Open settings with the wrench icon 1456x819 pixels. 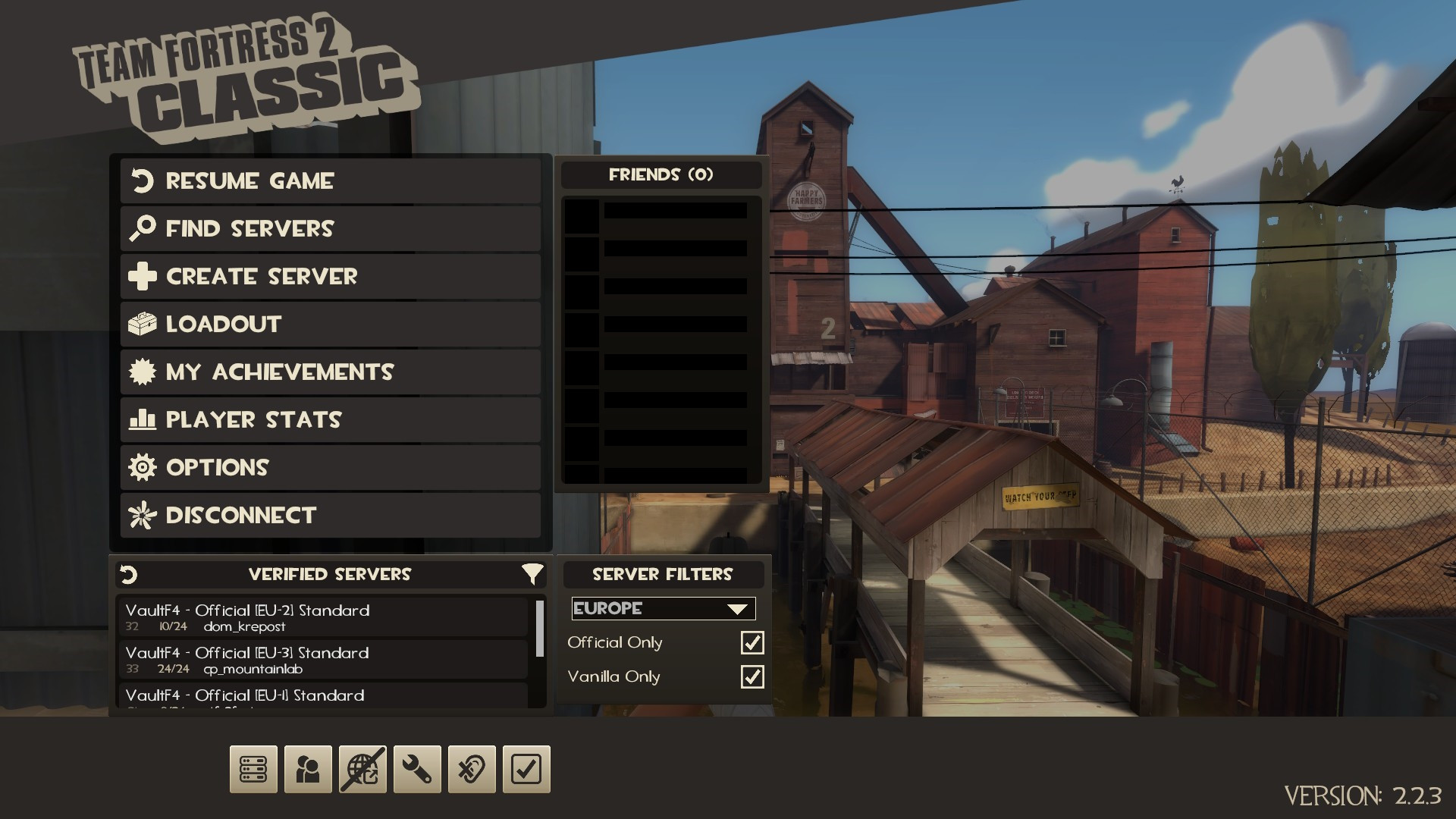[x=417, y=769]
